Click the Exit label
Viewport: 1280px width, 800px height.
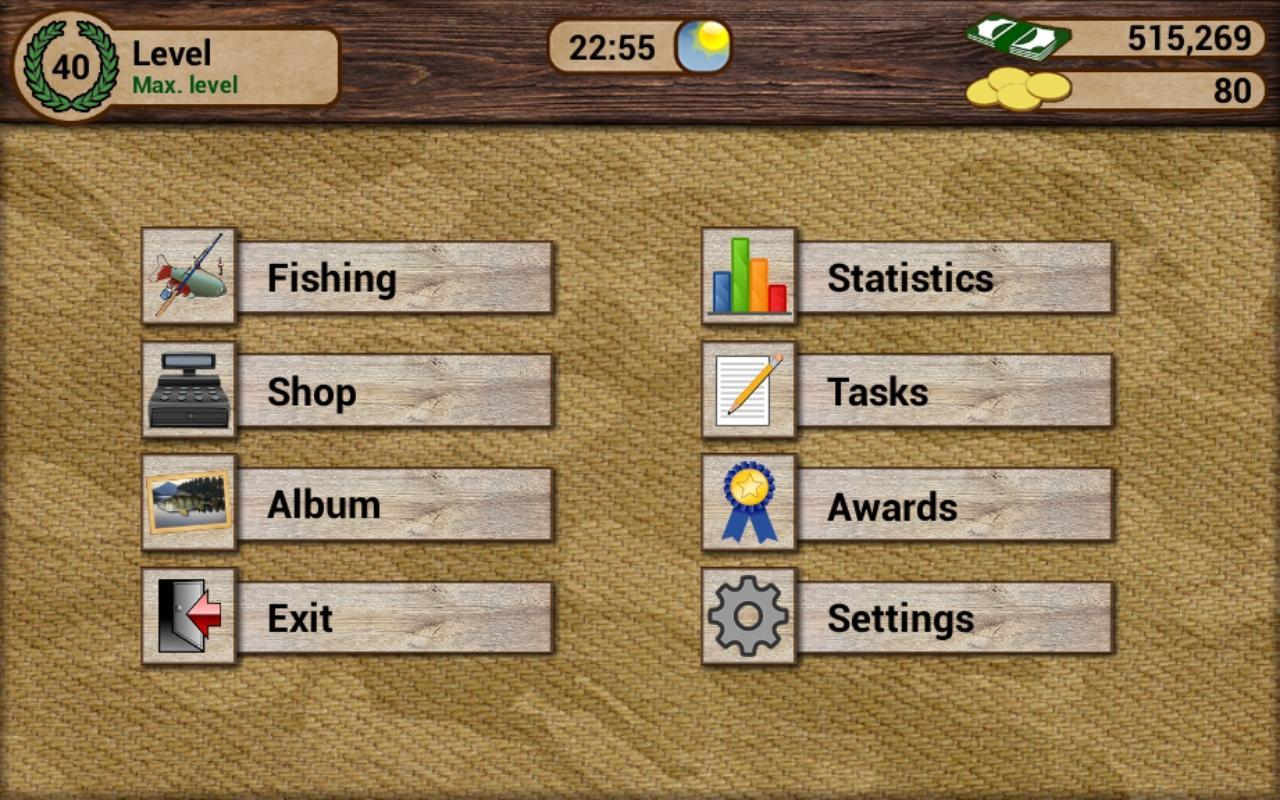point(300,618)
